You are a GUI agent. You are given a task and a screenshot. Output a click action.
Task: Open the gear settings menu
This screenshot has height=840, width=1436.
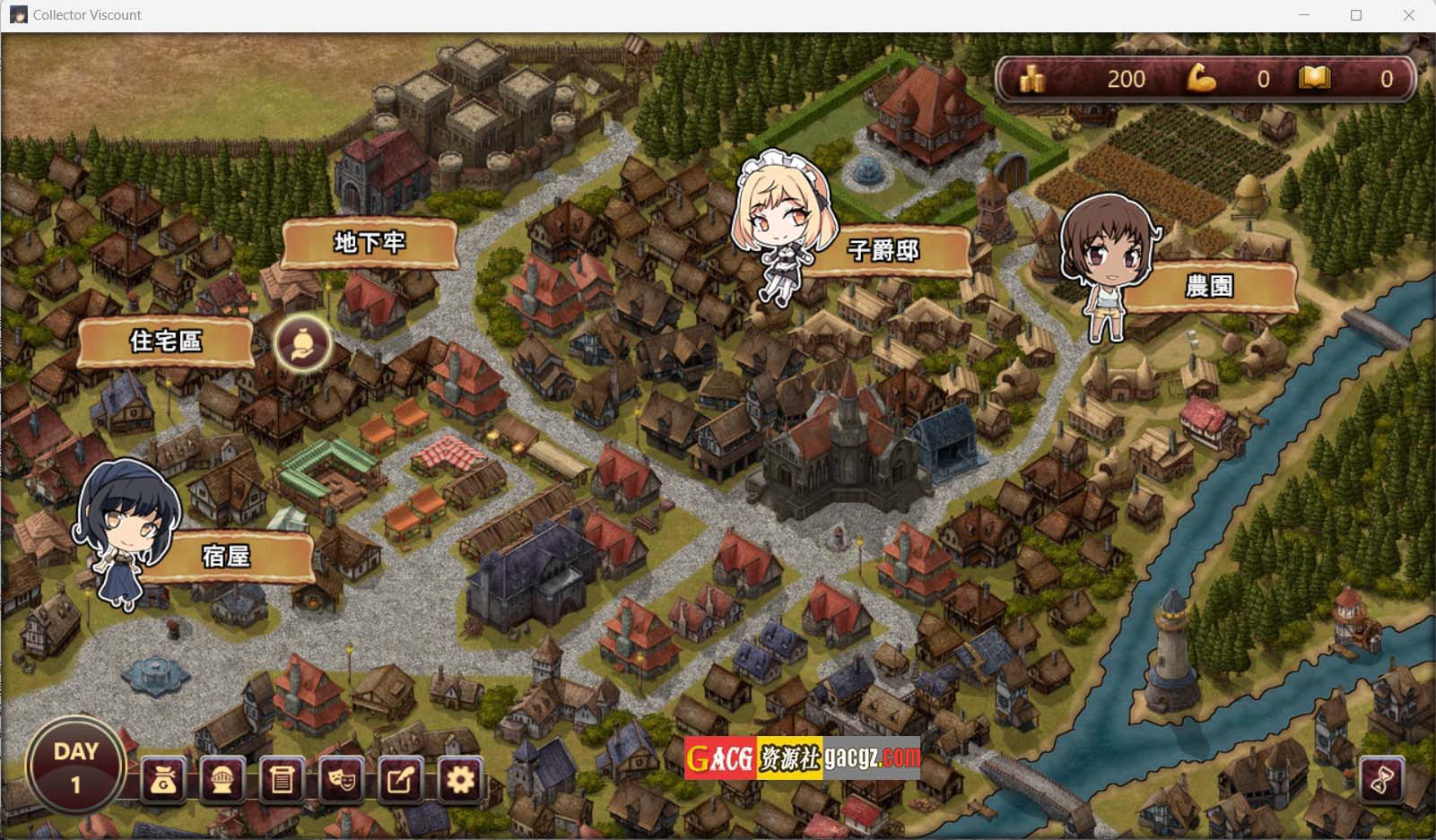(x=460, y=780)
